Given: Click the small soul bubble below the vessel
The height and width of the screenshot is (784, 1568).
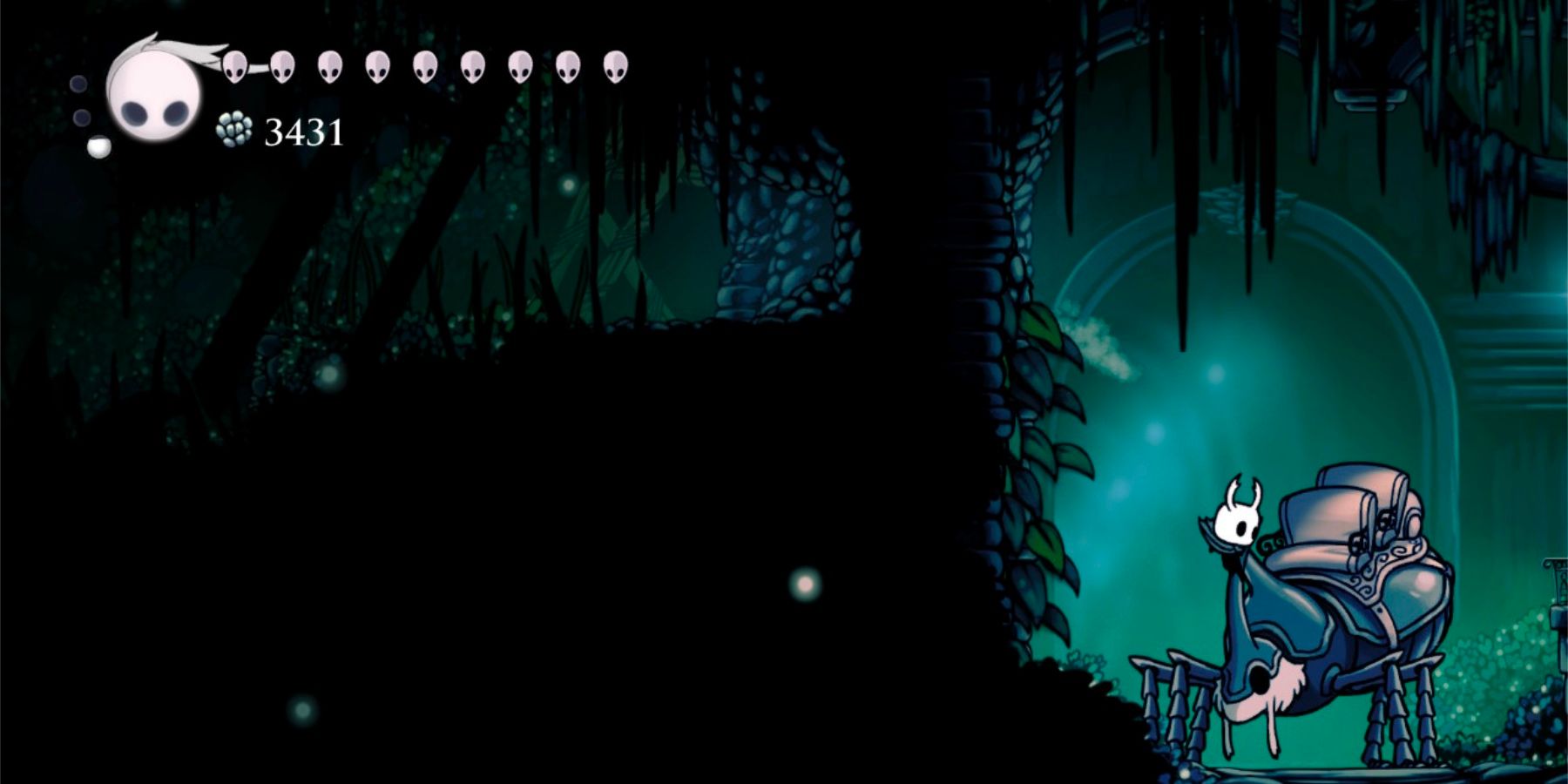Looking at the screenshot, I should click(98, 146).
